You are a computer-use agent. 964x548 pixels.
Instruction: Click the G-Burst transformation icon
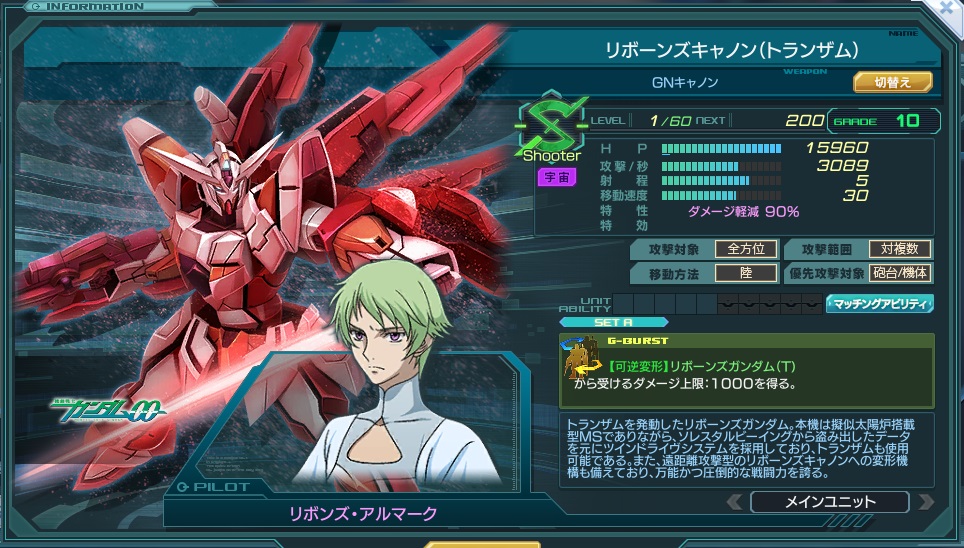click(x=579, y=364)
